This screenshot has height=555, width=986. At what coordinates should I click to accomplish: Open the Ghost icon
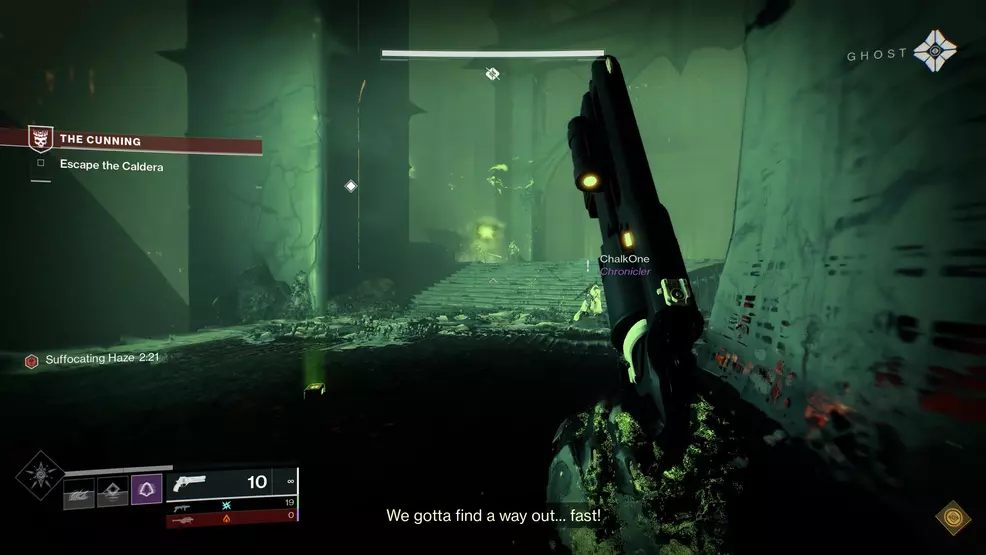point(935,52)
